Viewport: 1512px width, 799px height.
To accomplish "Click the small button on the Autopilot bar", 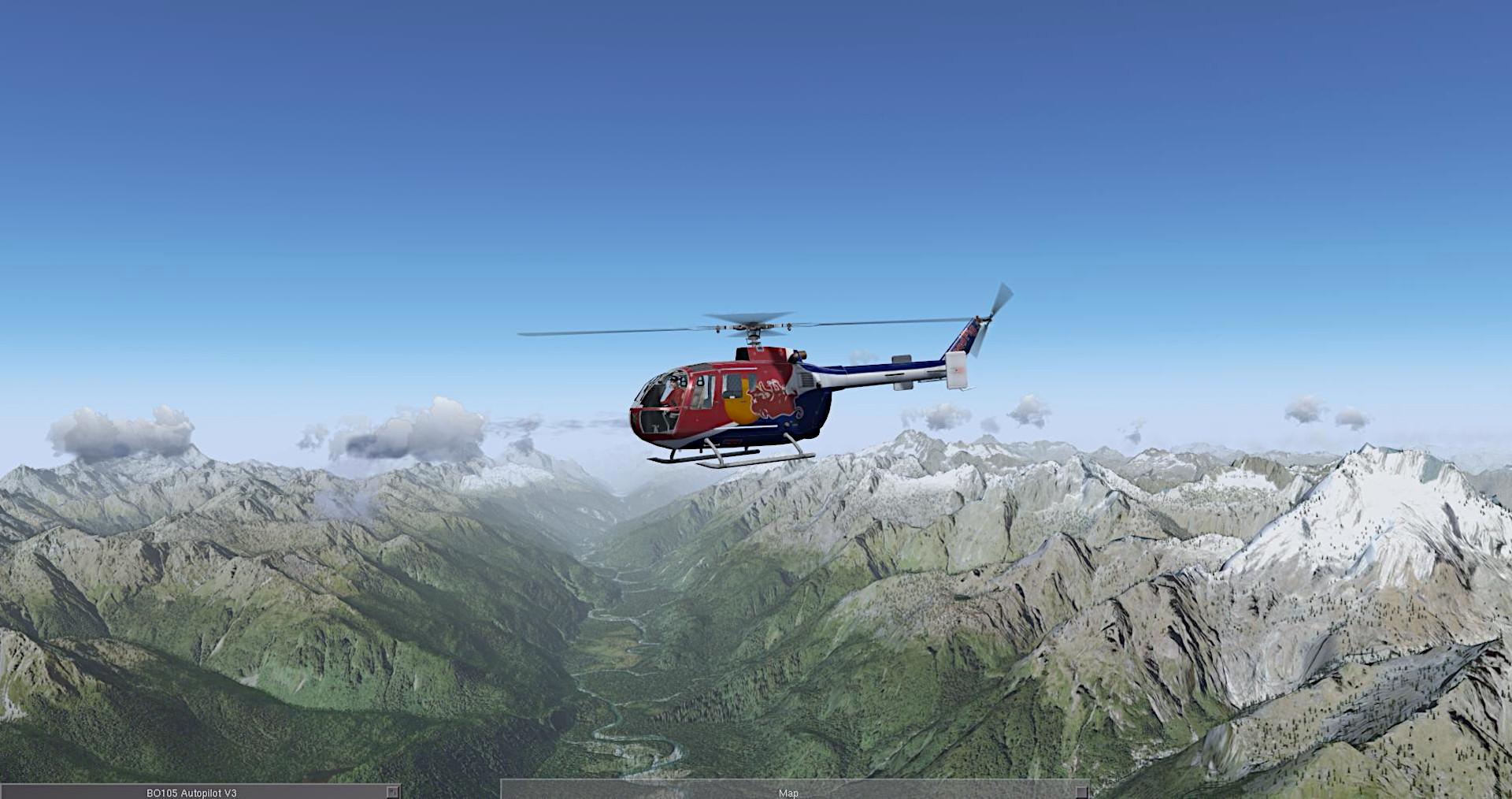I will (x=391, y=791).
